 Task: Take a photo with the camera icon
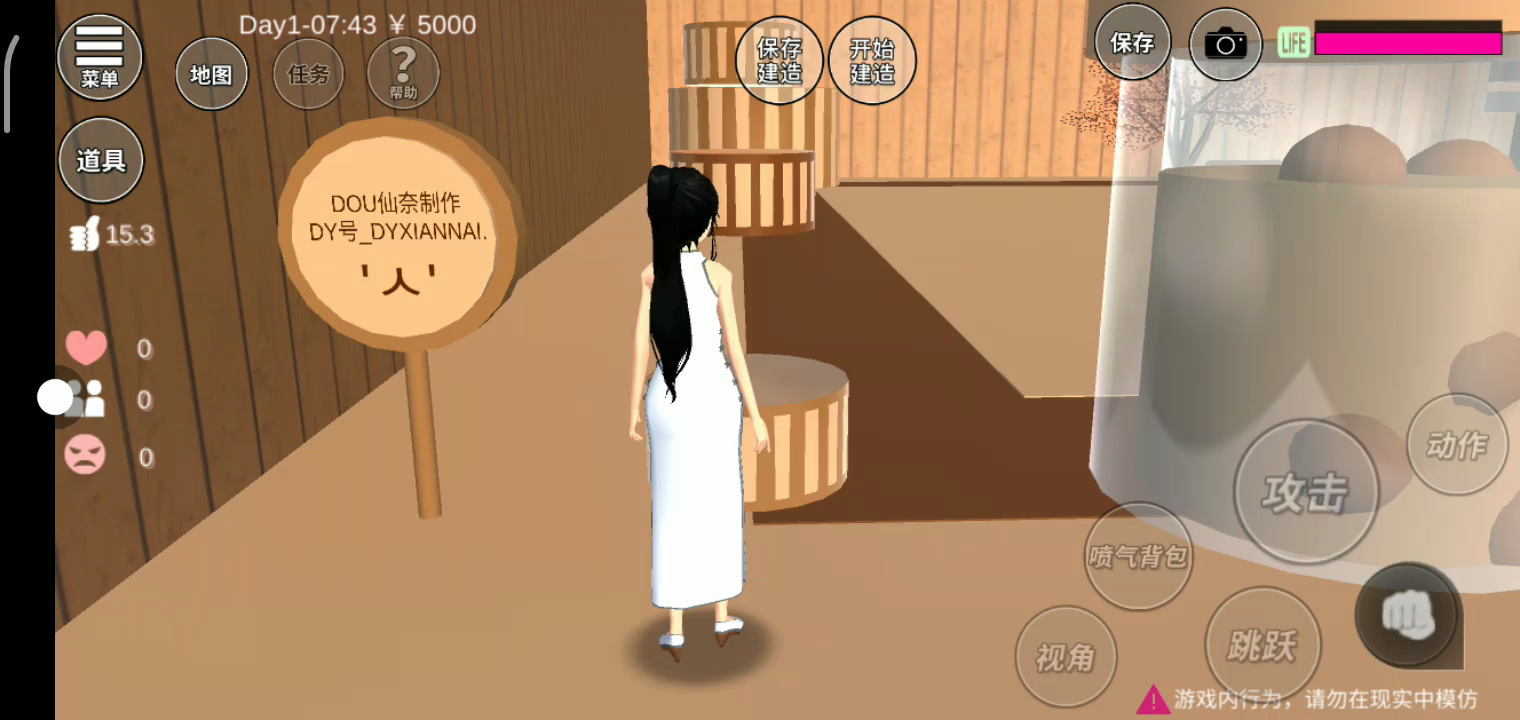[x=1225, y=44]
